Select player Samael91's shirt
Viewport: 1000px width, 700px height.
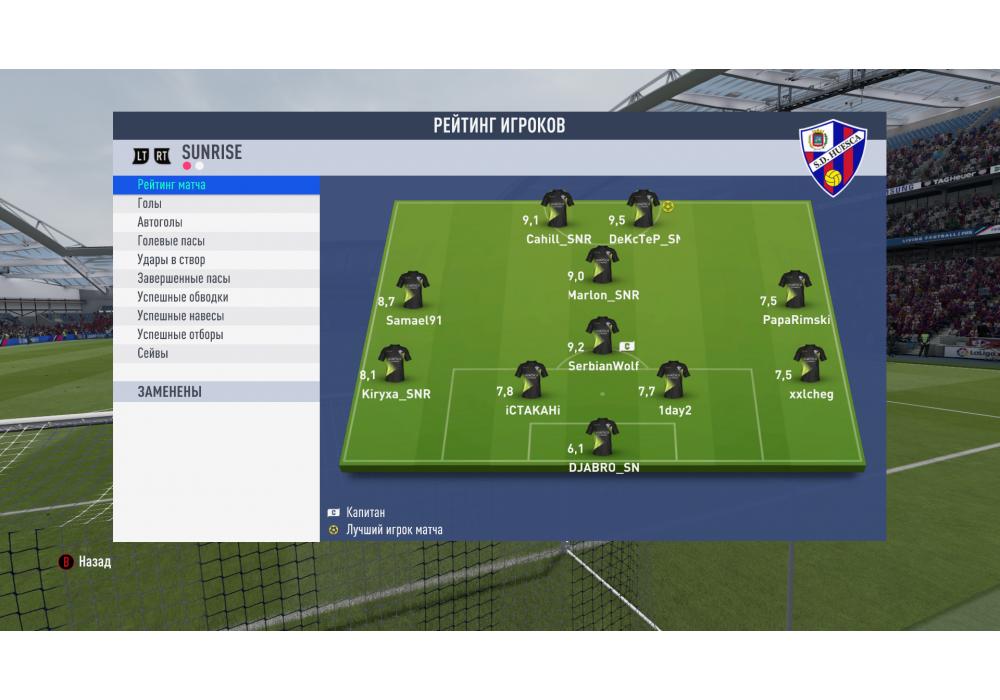click(412, 290)
